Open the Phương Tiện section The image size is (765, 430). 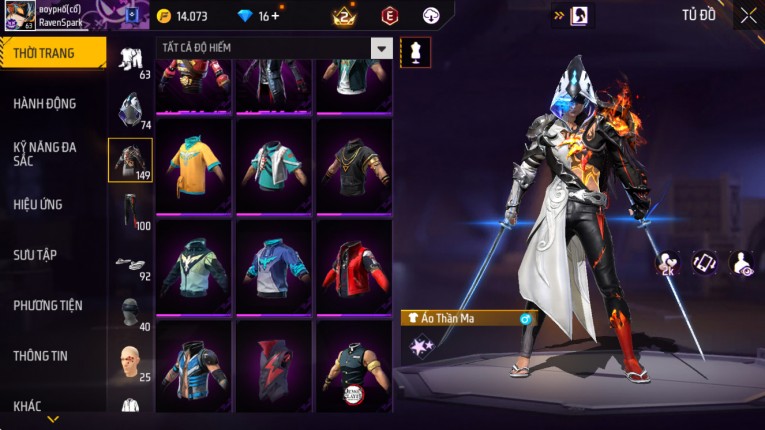coord(48,305)
